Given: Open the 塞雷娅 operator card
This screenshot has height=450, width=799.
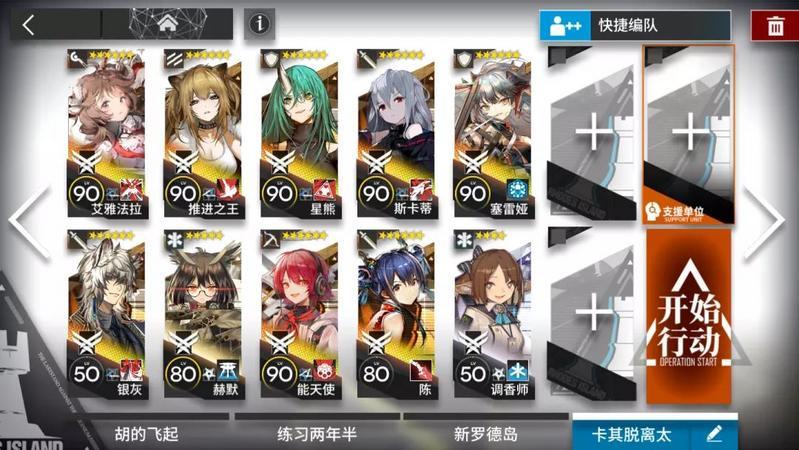Looking at the screenshot, I should [491, 135].
